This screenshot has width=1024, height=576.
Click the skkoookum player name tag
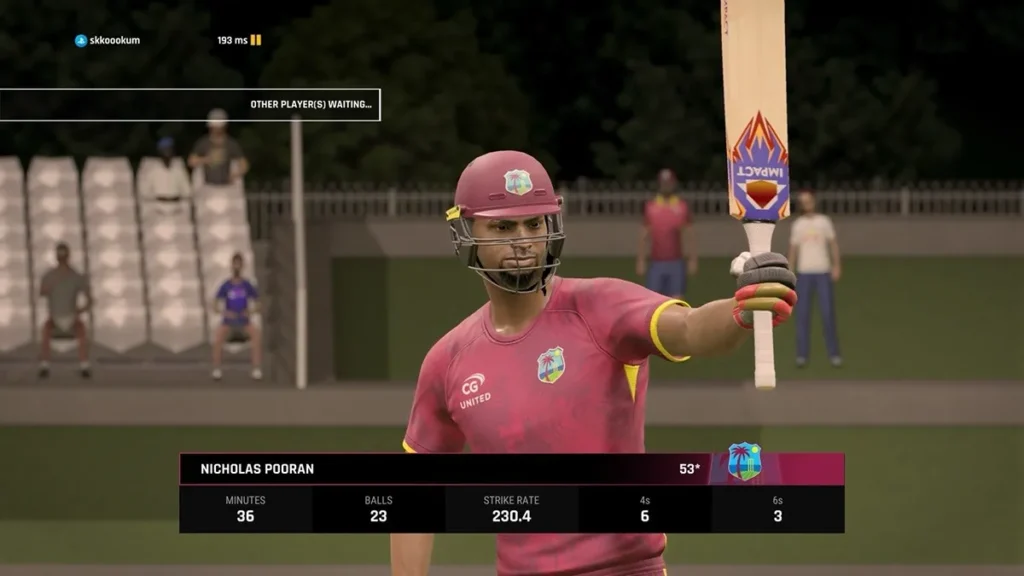point(108,40)
